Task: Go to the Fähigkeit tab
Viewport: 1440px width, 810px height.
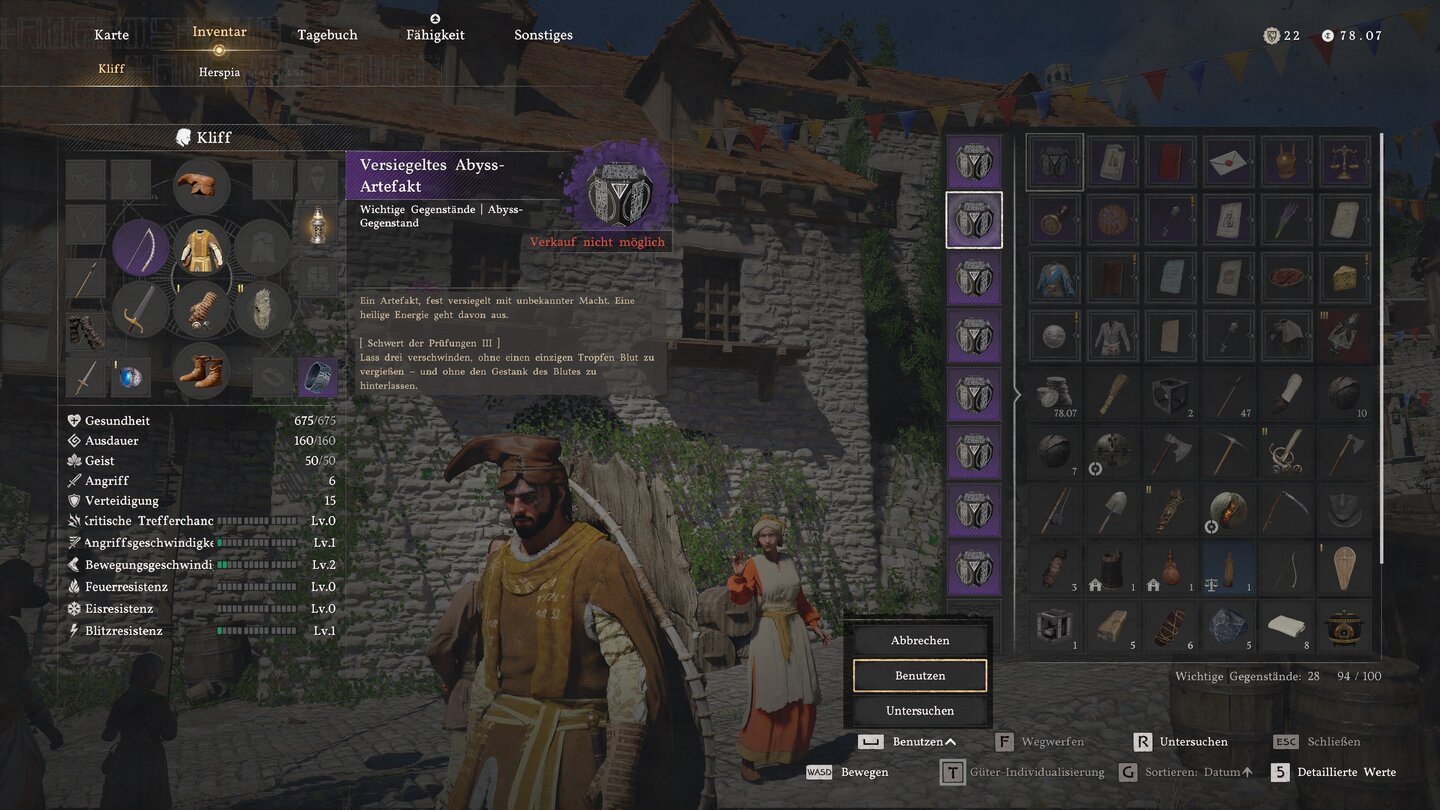Action: pyautogui.click(x=435, y=35)
